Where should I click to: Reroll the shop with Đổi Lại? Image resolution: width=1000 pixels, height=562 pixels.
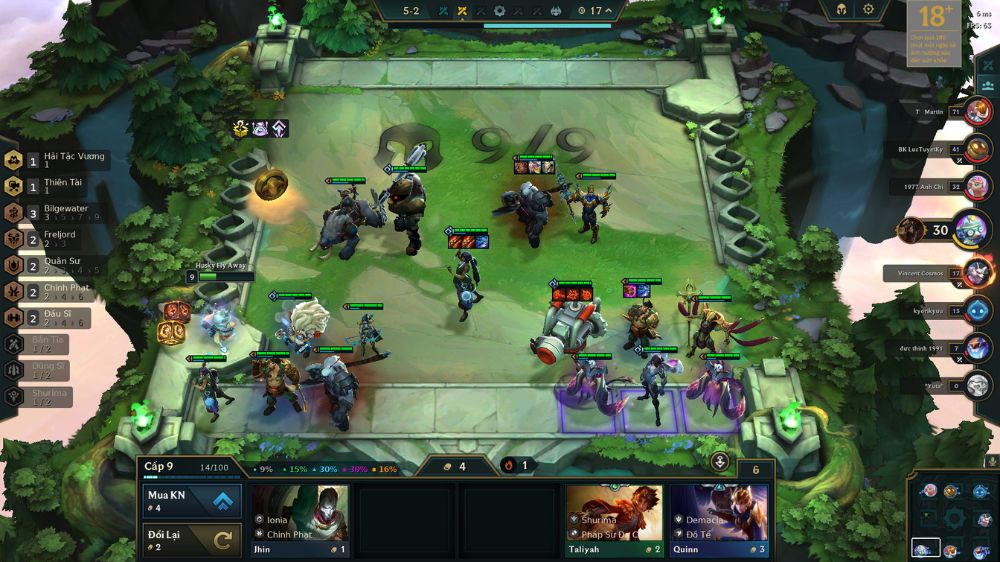click(192, 540)
